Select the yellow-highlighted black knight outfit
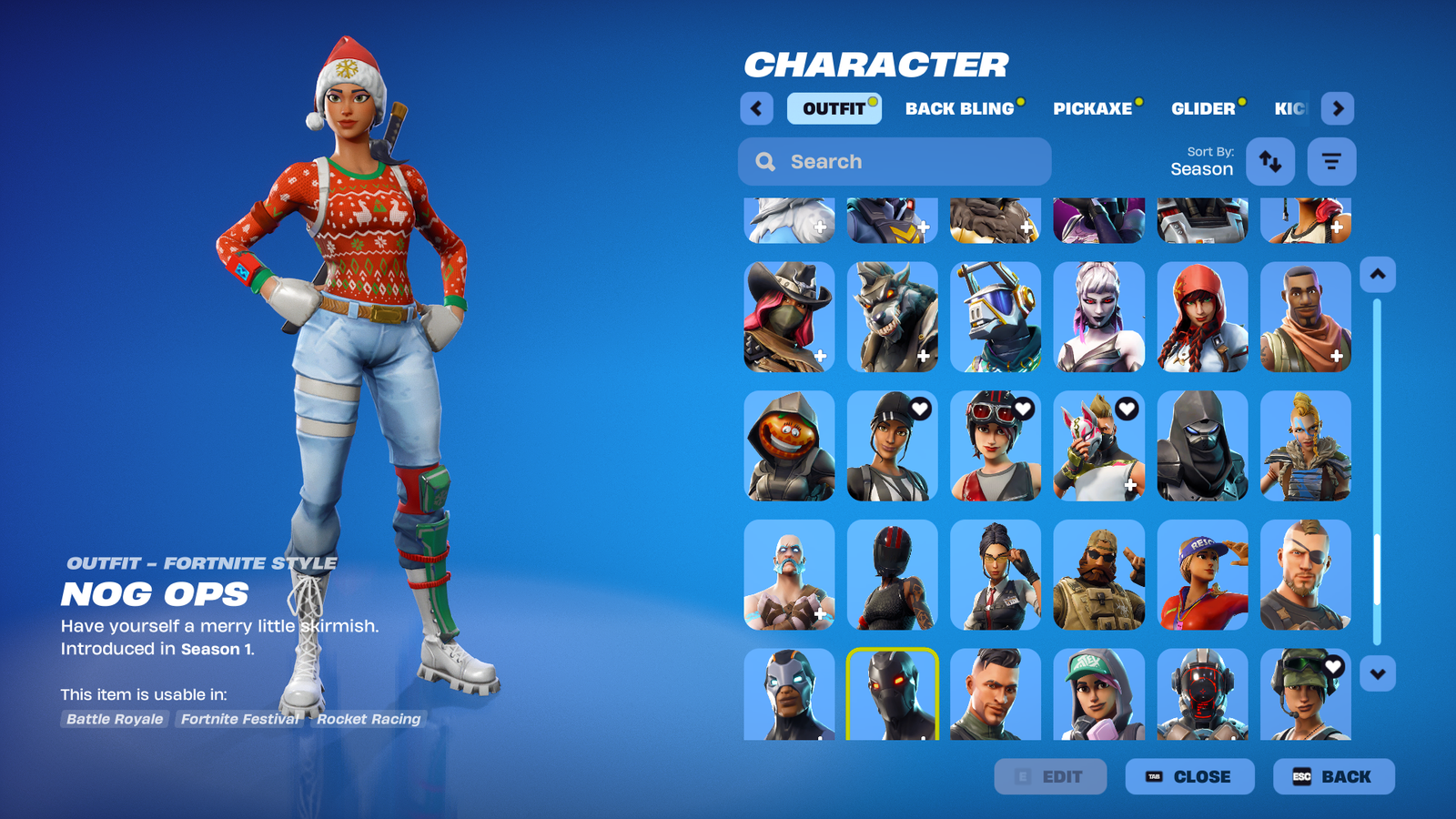The width and height of the screenshot is (1456, 819). click(x=892, y=693)
